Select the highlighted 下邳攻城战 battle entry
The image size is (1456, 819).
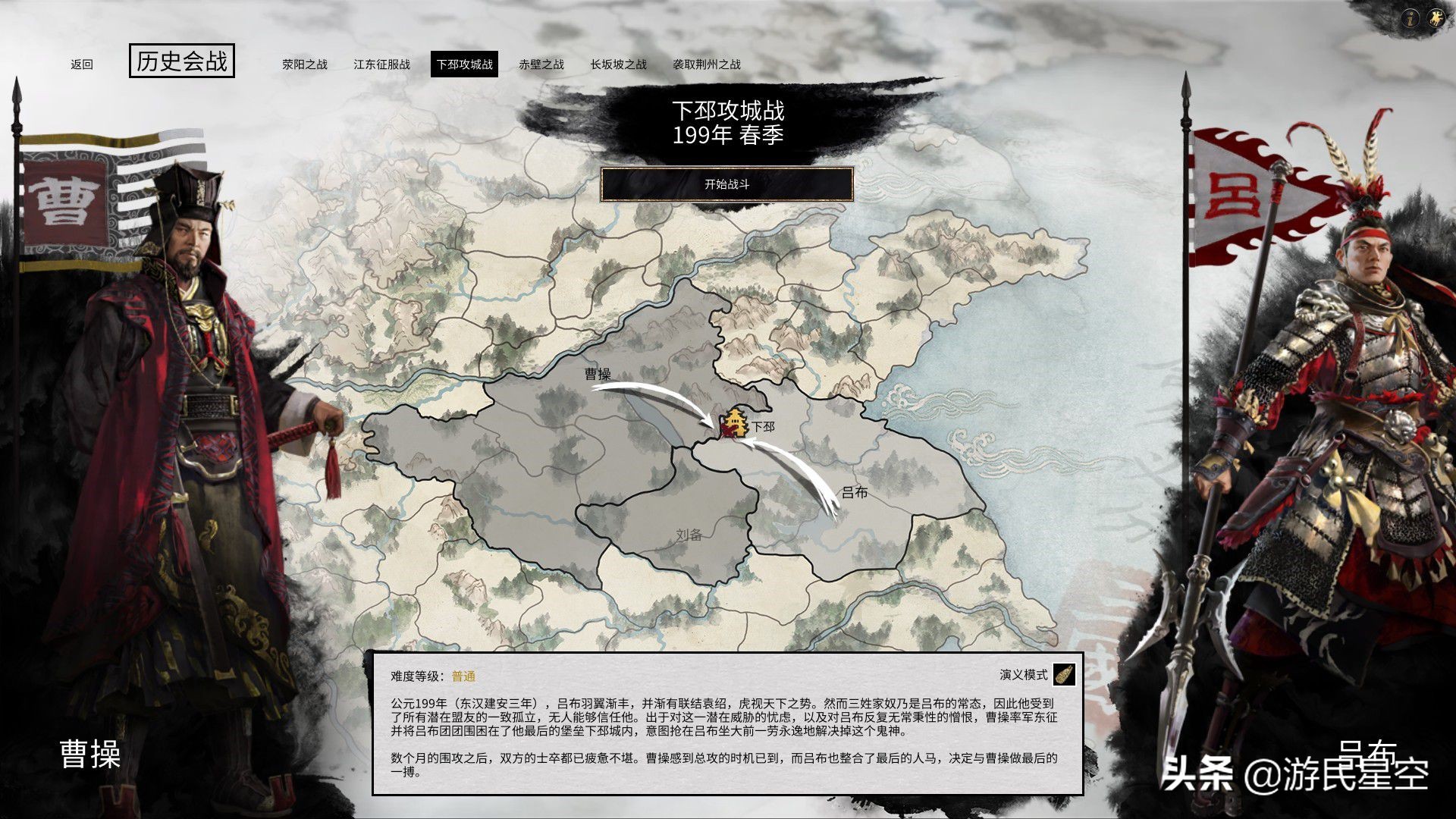point(465,66)
